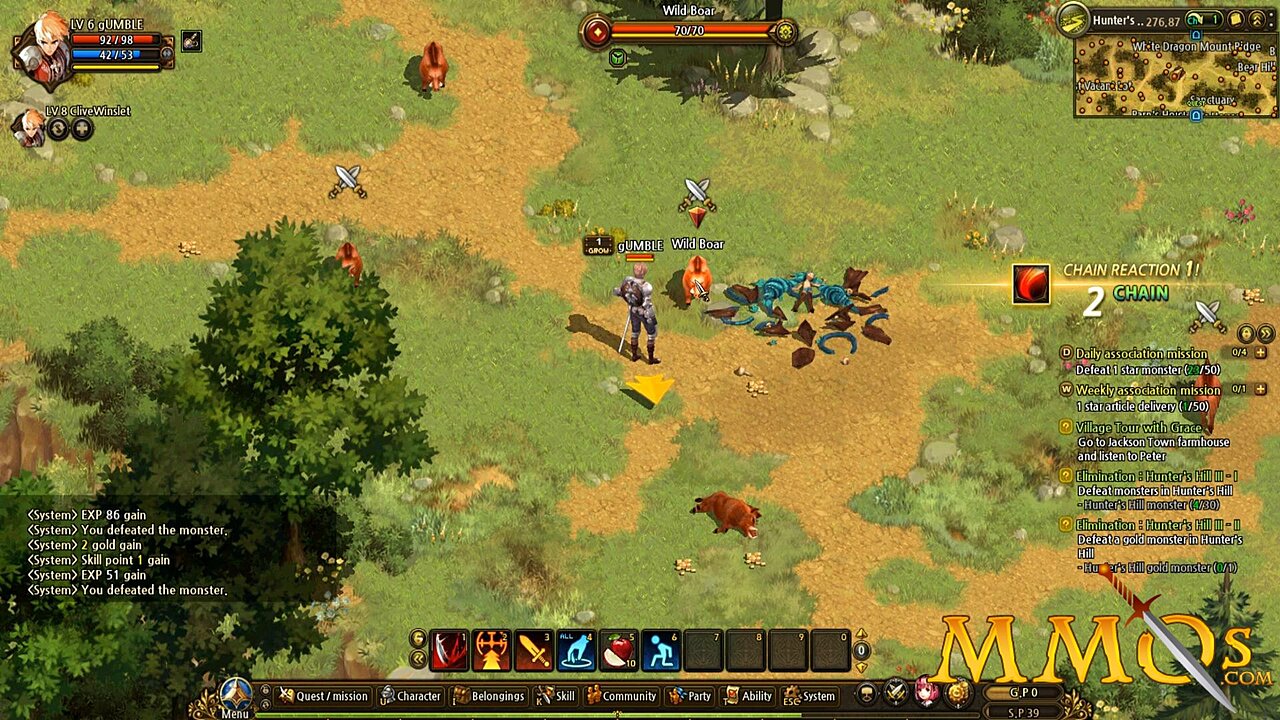Open the System menu
This screenshot has height=720, width=1280.
pyautogui.click(x=809, y=696)
